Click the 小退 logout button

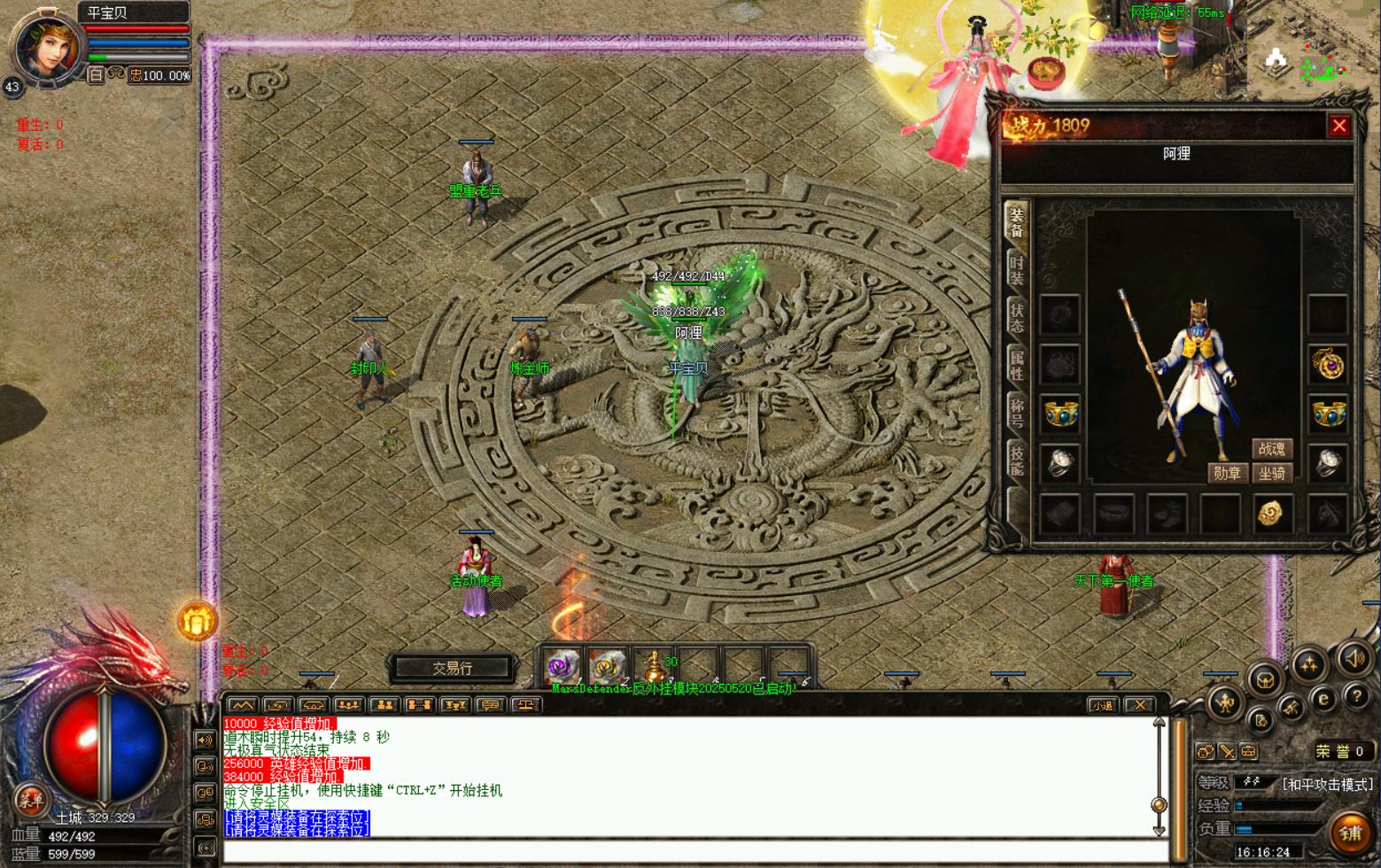(x=1102, y=705)
